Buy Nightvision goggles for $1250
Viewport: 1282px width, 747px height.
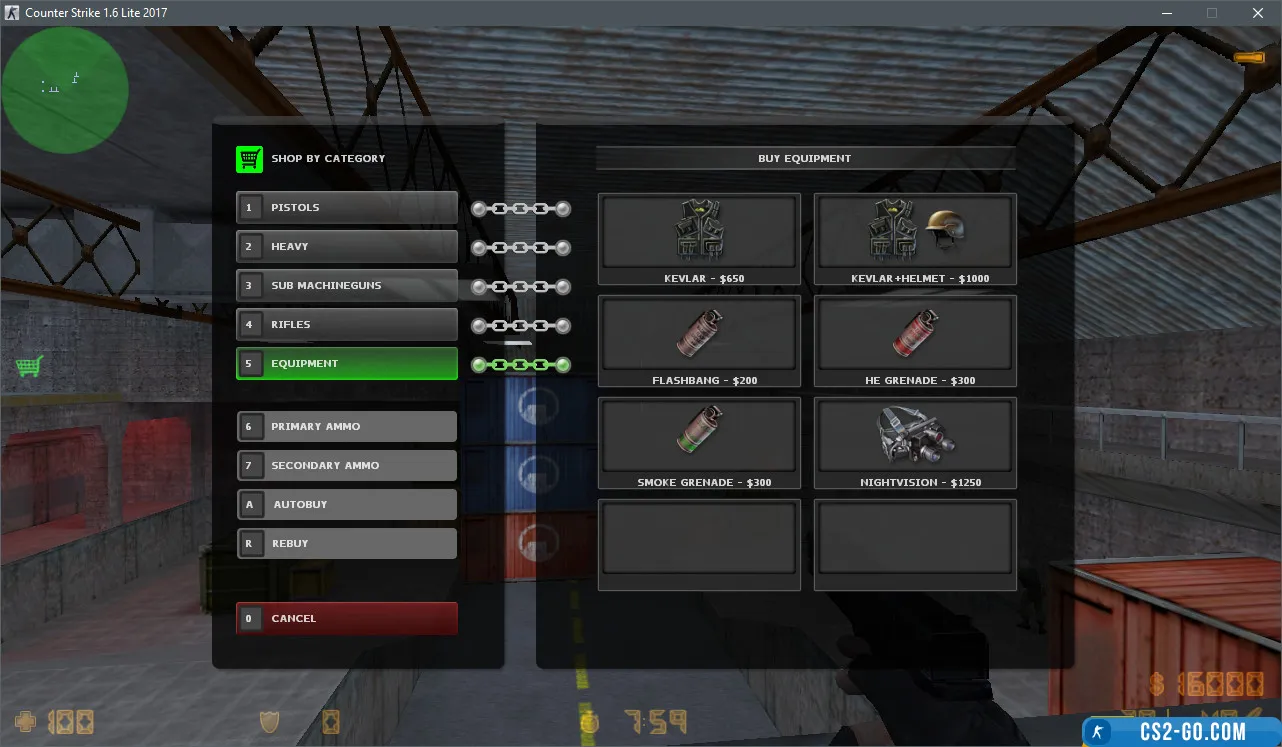[915, 443]
